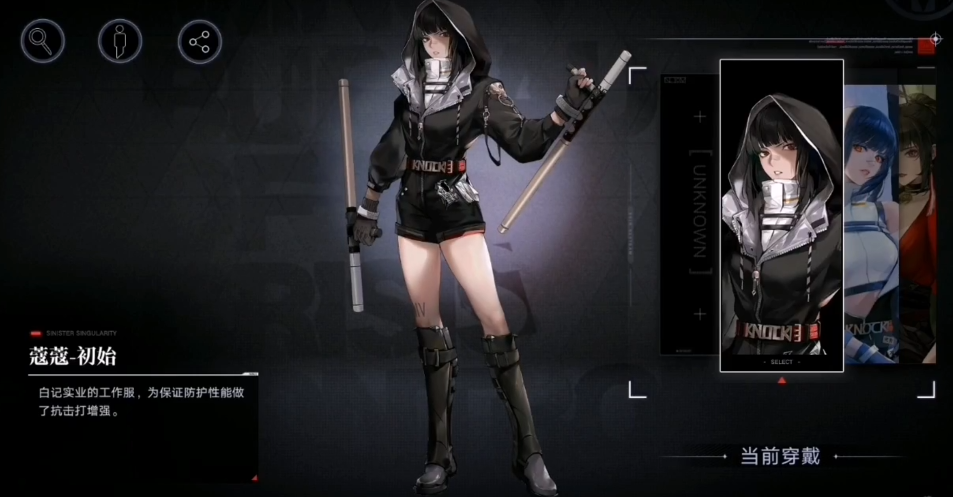Open the share icon
Image resolution: width=953 pixels, height=497 pixels.
199,41
